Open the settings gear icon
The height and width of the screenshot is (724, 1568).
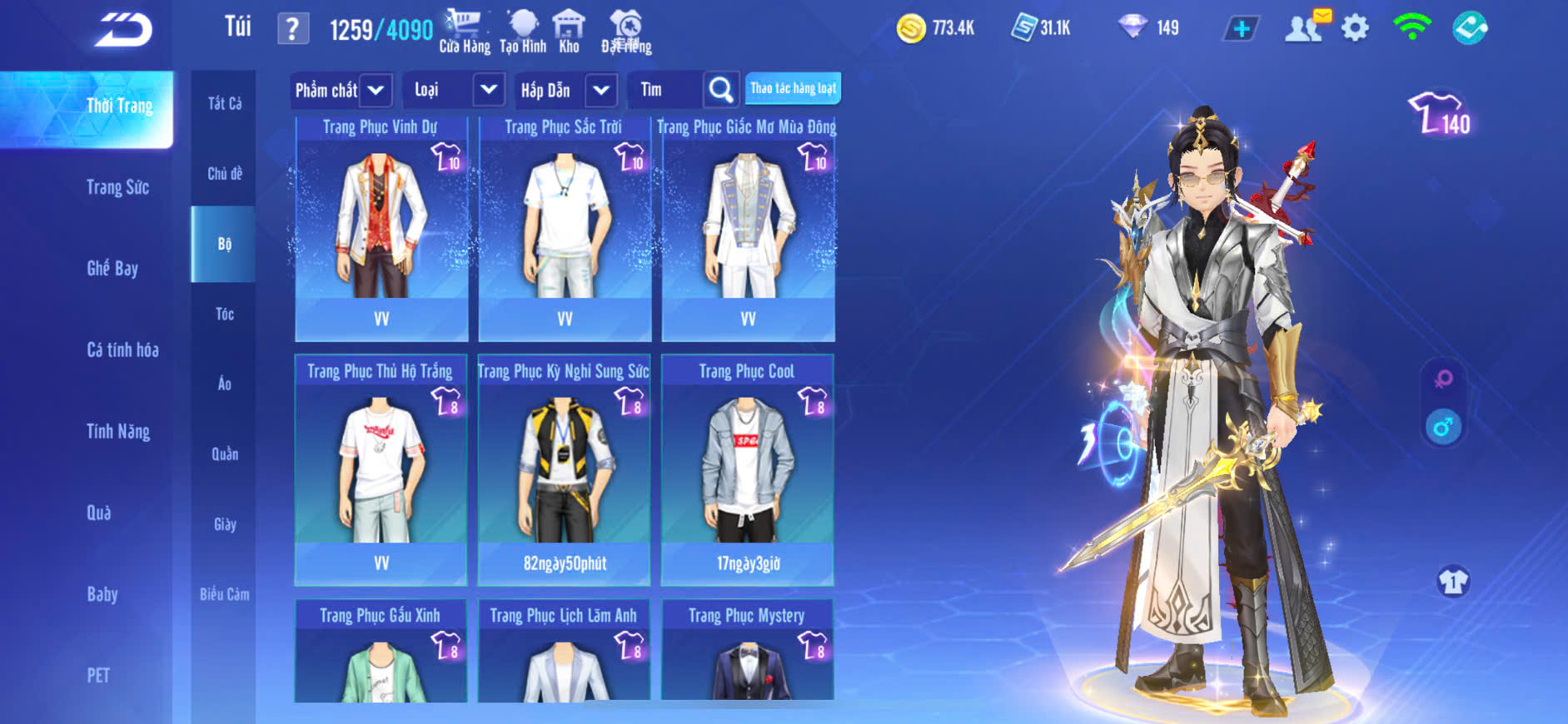1355,28
